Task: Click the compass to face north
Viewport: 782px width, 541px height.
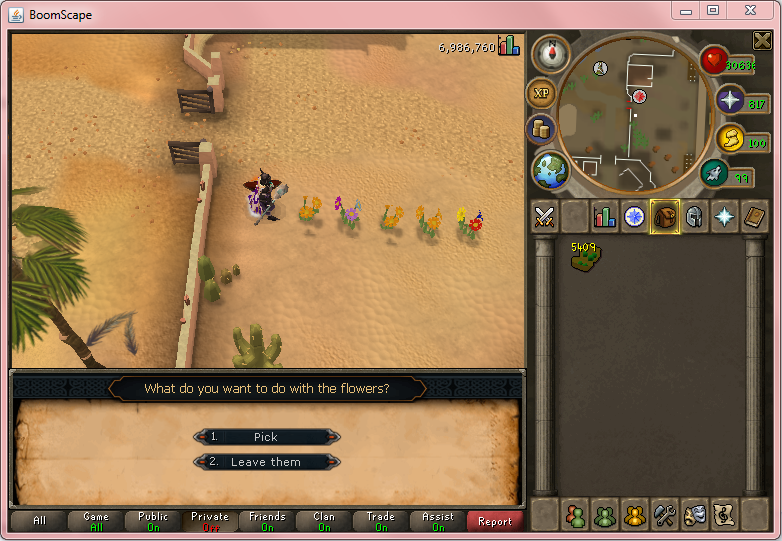Action: (x=549, y=55)
